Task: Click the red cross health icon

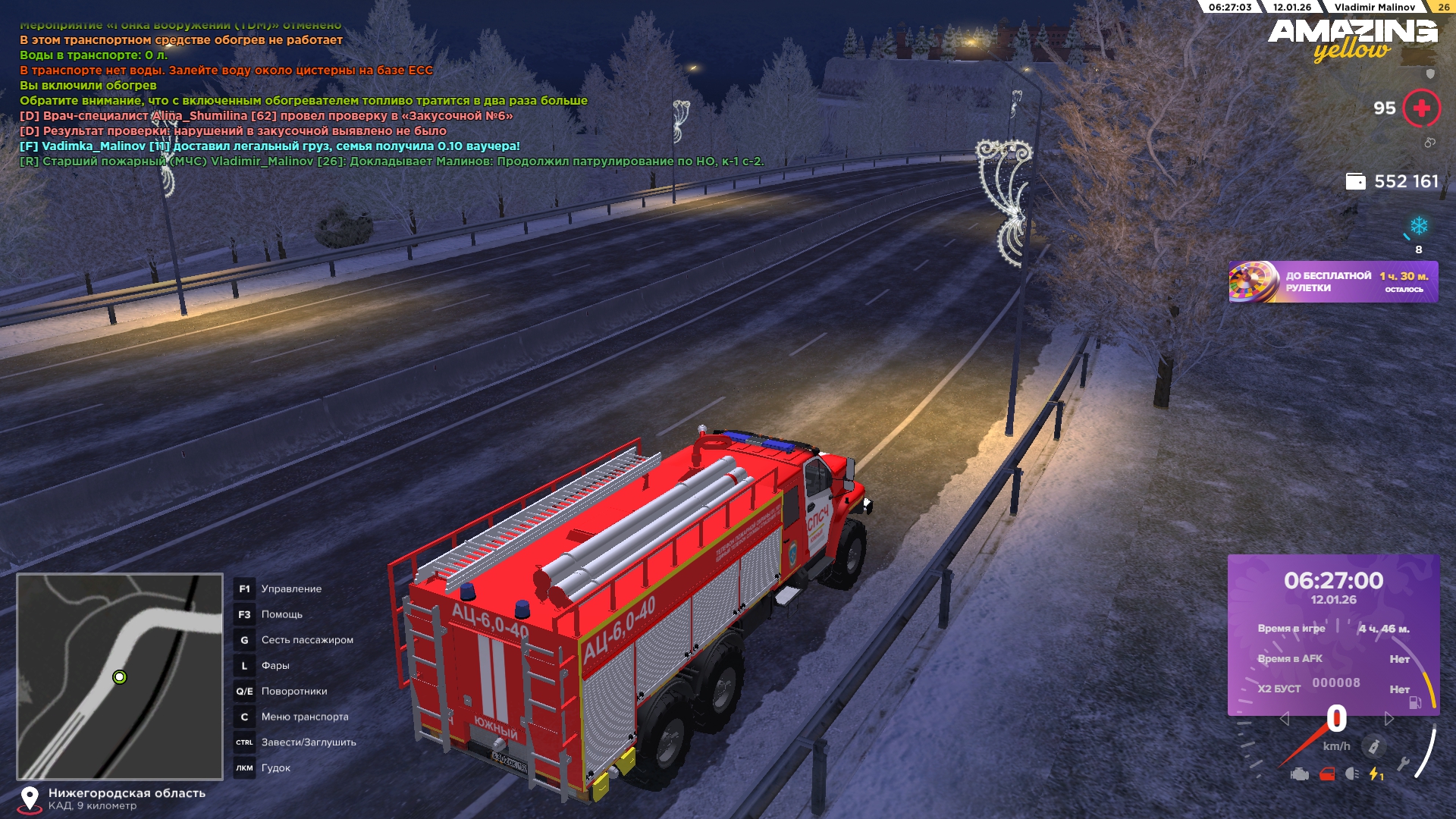Action: [1421, 108]
